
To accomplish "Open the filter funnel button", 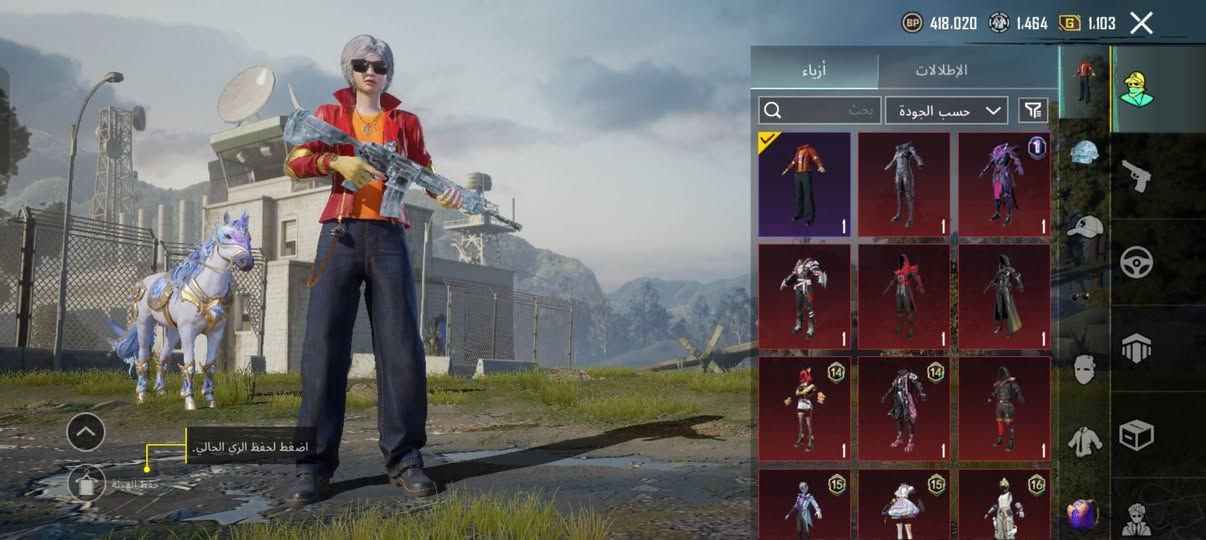I will (1033, 110).
